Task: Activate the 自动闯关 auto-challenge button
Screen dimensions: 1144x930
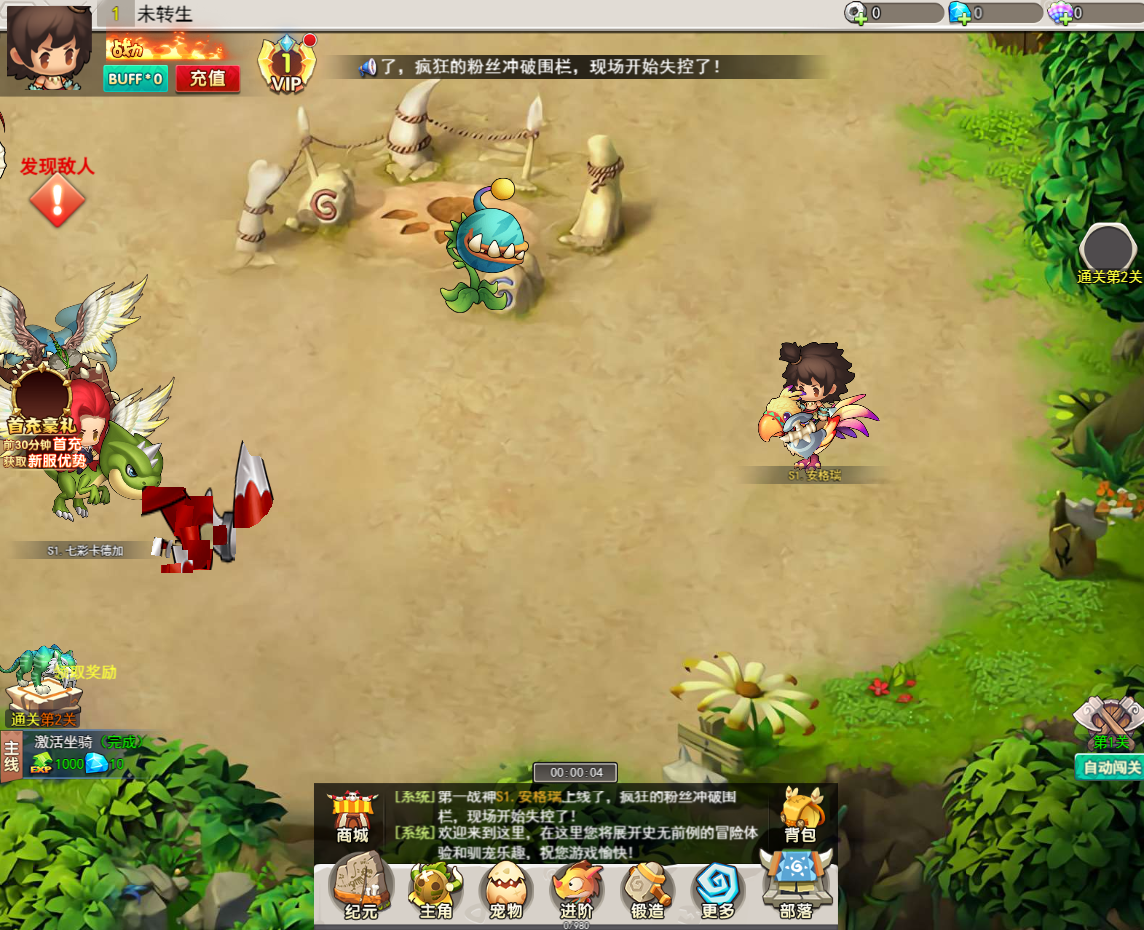Action: click(x=1111, y=768)
